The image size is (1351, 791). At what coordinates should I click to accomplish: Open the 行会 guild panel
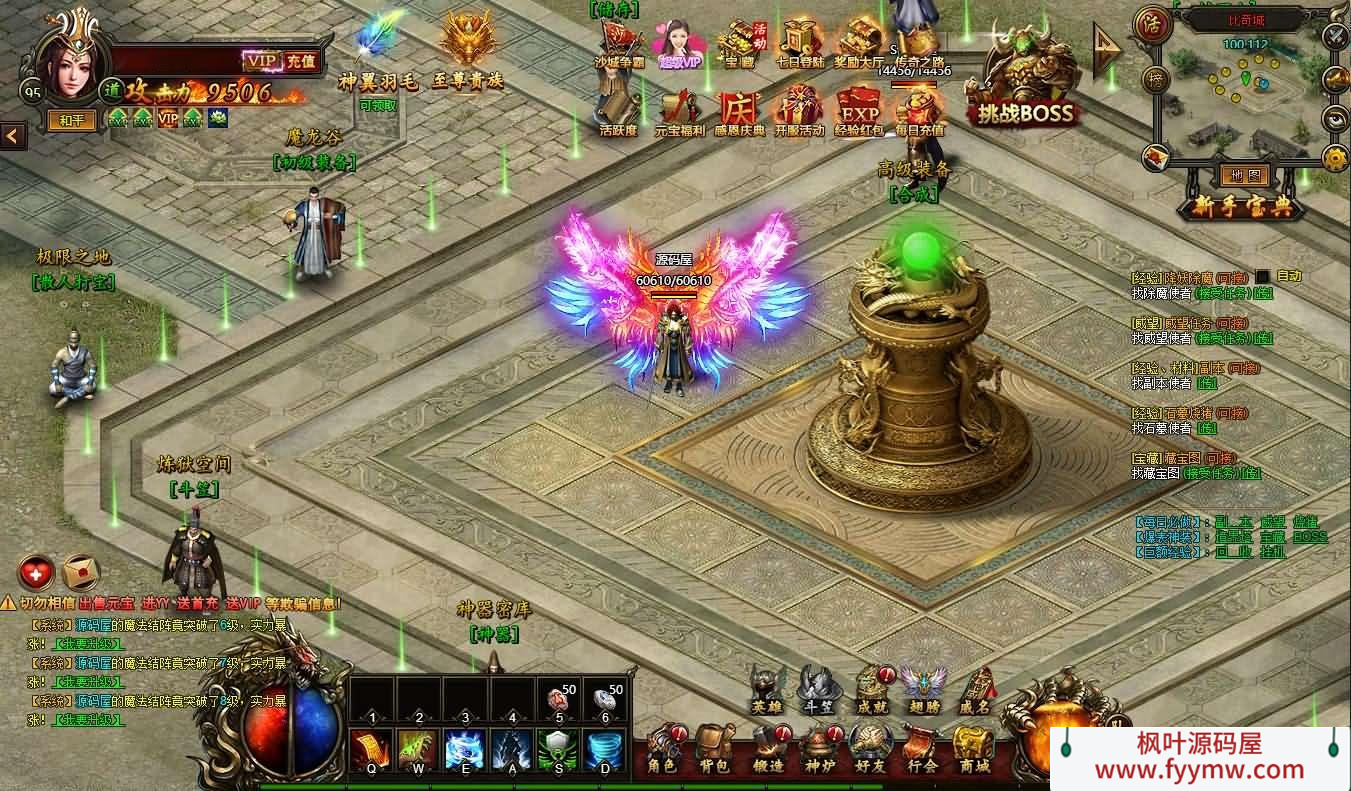(x=922, y=750)
